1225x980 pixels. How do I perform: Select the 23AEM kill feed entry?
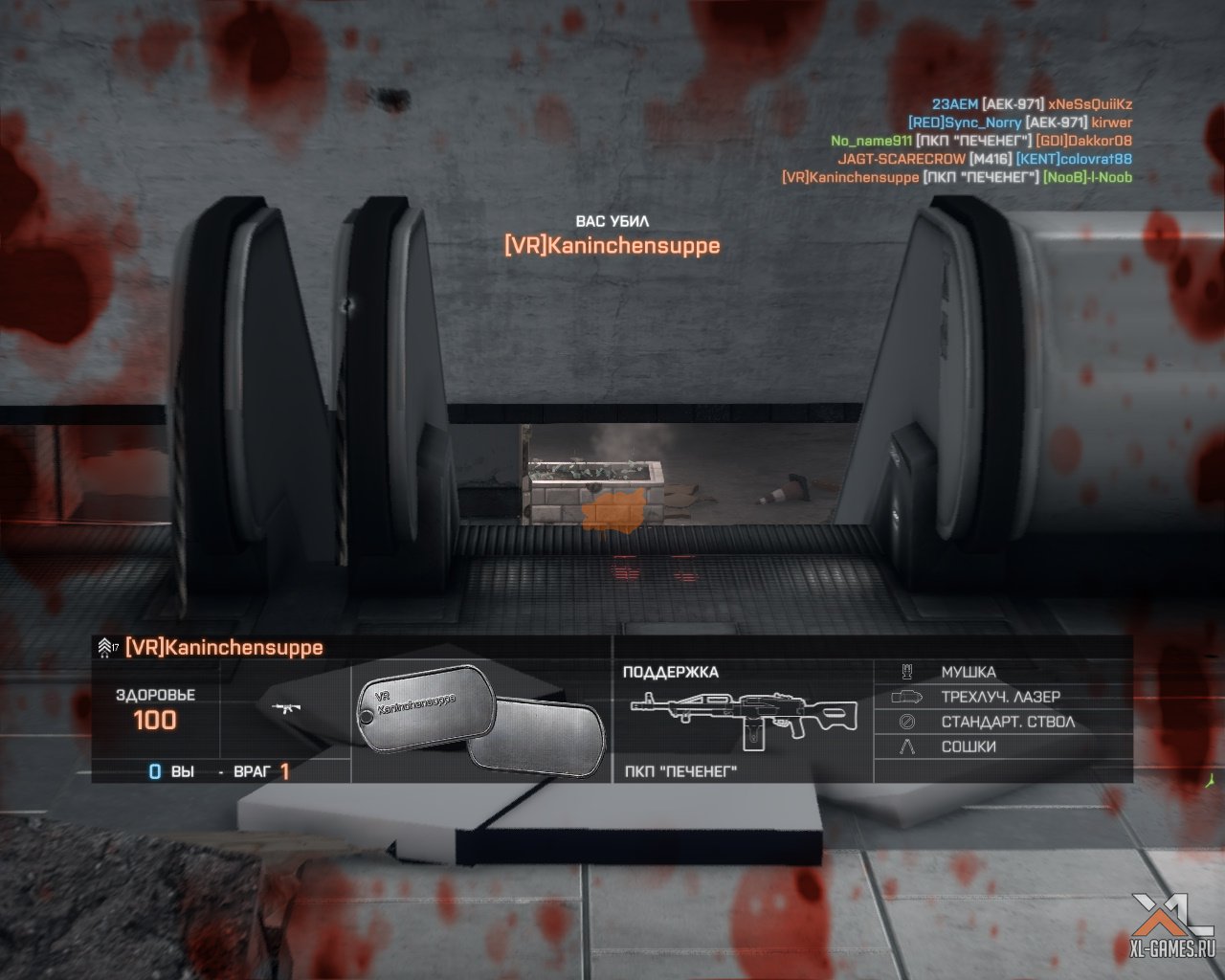click(1032, 104)
